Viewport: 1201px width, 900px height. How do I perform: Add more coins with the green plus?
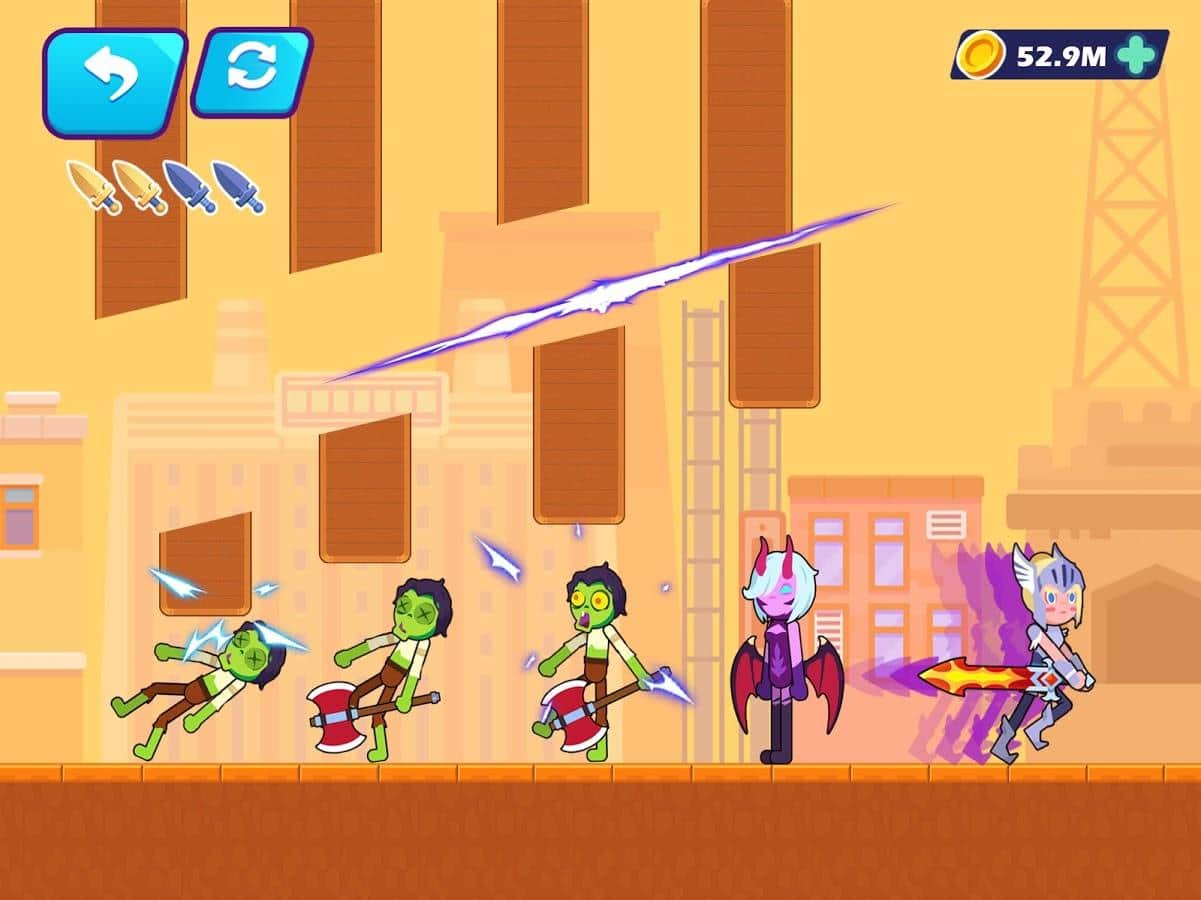point(1136,54)
